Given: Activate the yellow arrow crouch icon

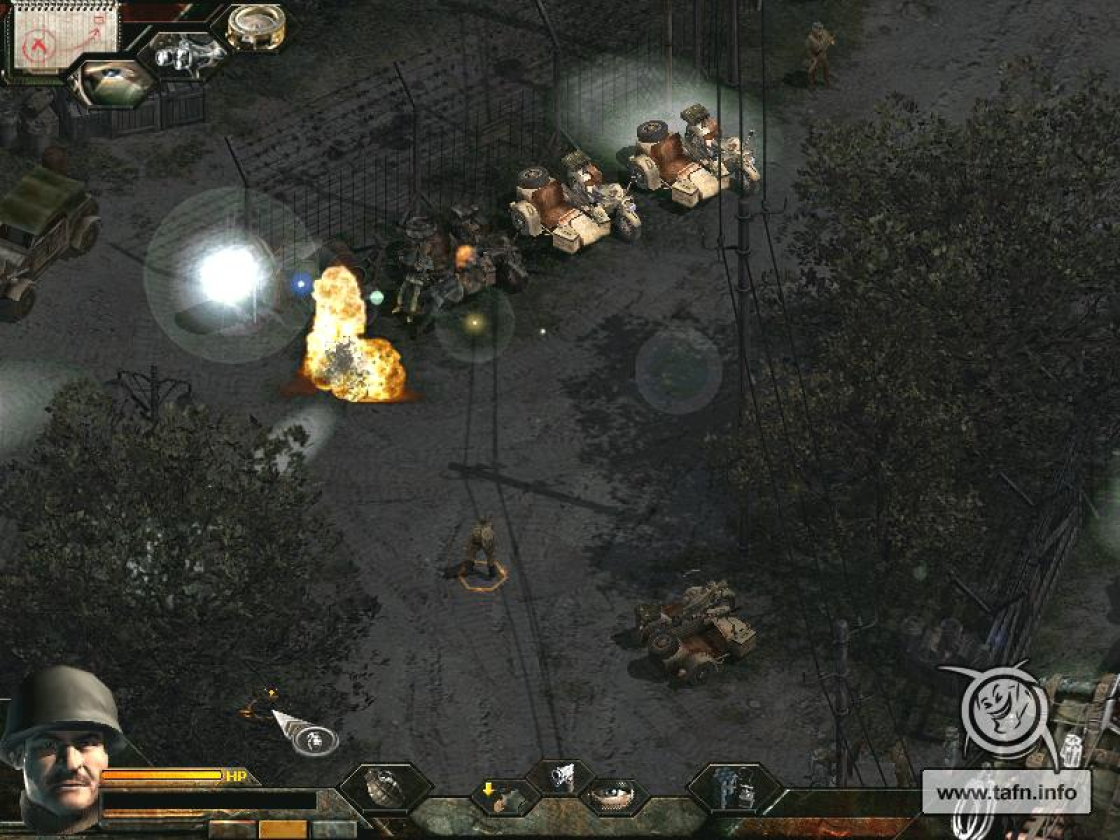Looking at the screenshot, I should tap(505, 797).
